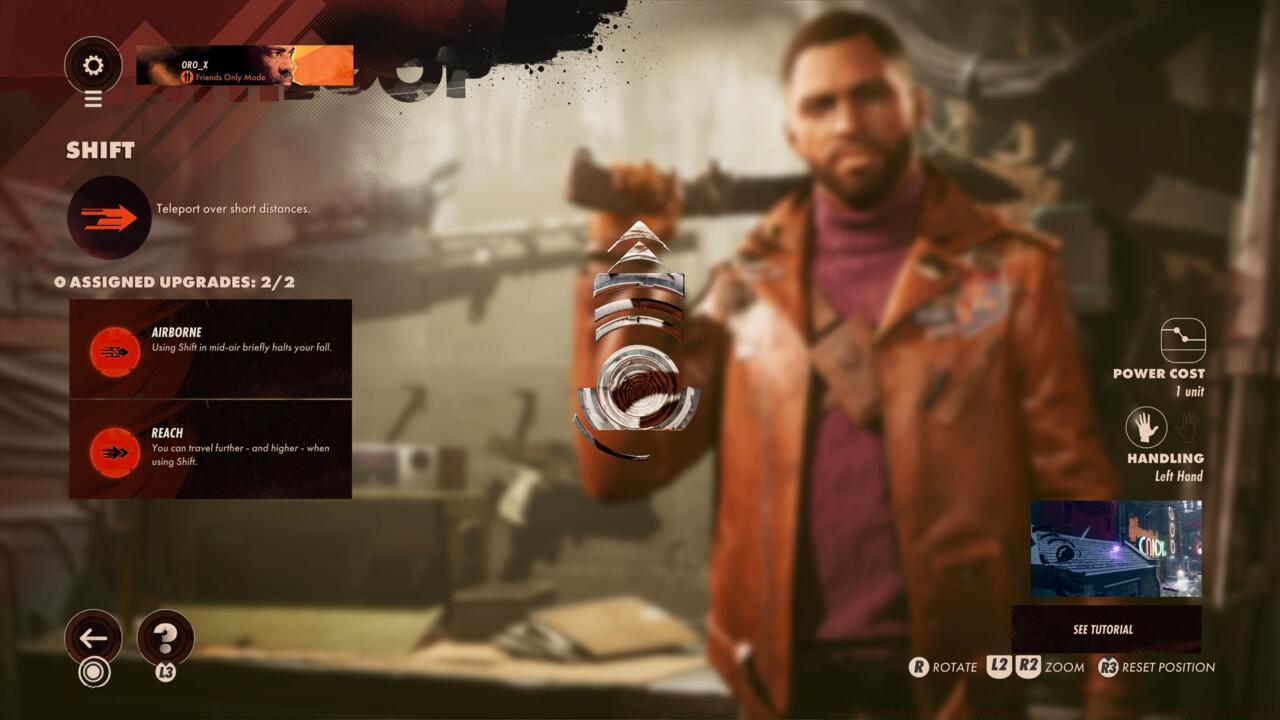Choose the Reach upgrade row
The image size is (1280, 720).
pos(210,449)
